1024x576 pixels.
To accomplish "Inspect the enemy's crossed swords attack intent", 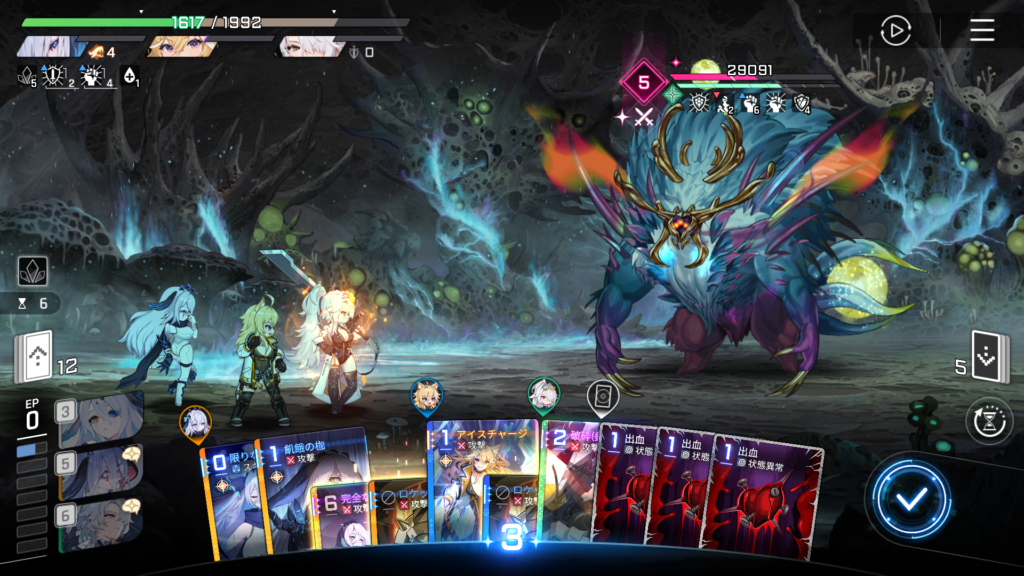I will (x=643, y=115).
